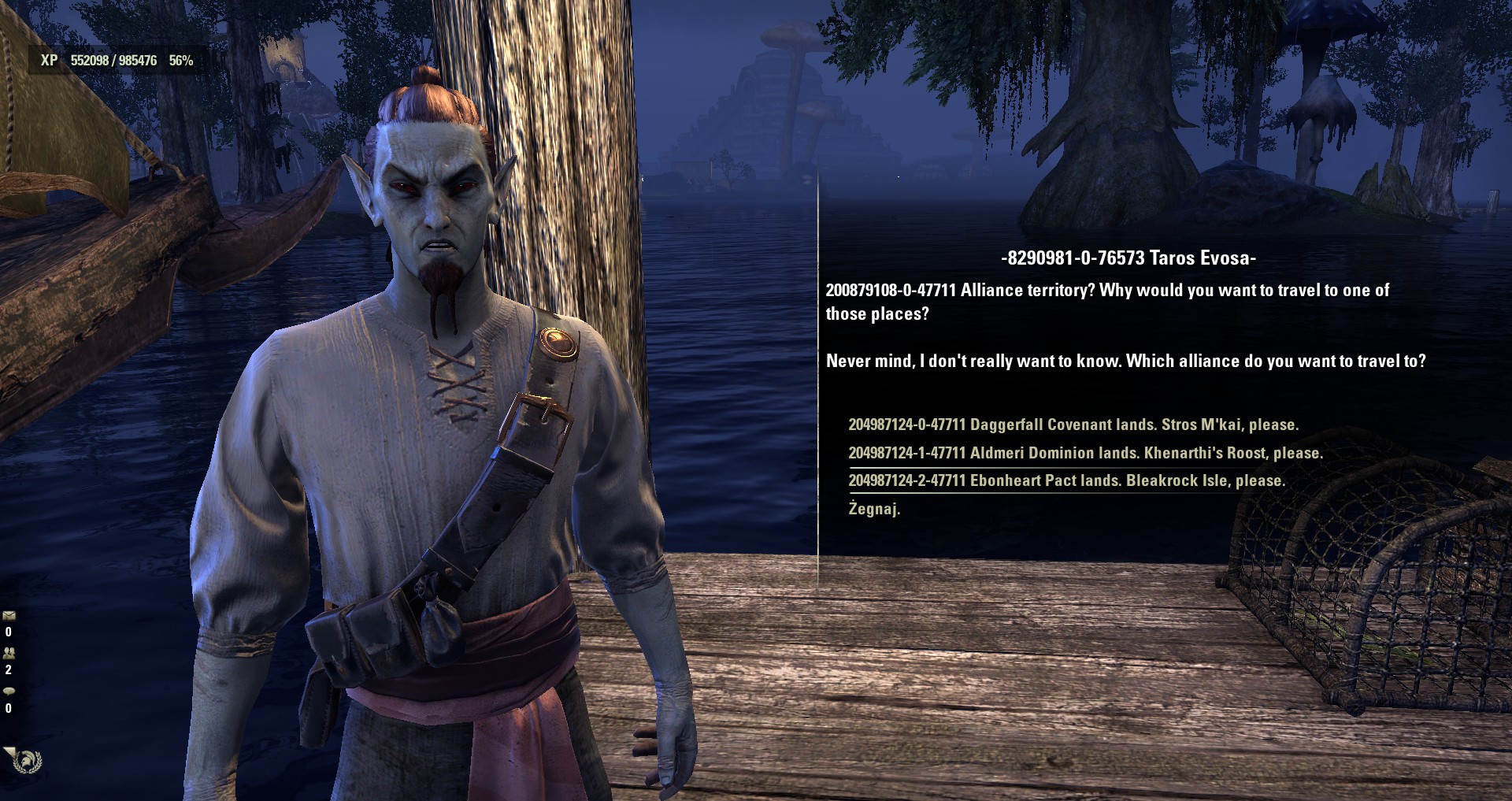Screen dimensions: 1512x801
Task: Choose Daggerfall Covenant lands, Stros M'kai reply
Action: point(1073,425)
